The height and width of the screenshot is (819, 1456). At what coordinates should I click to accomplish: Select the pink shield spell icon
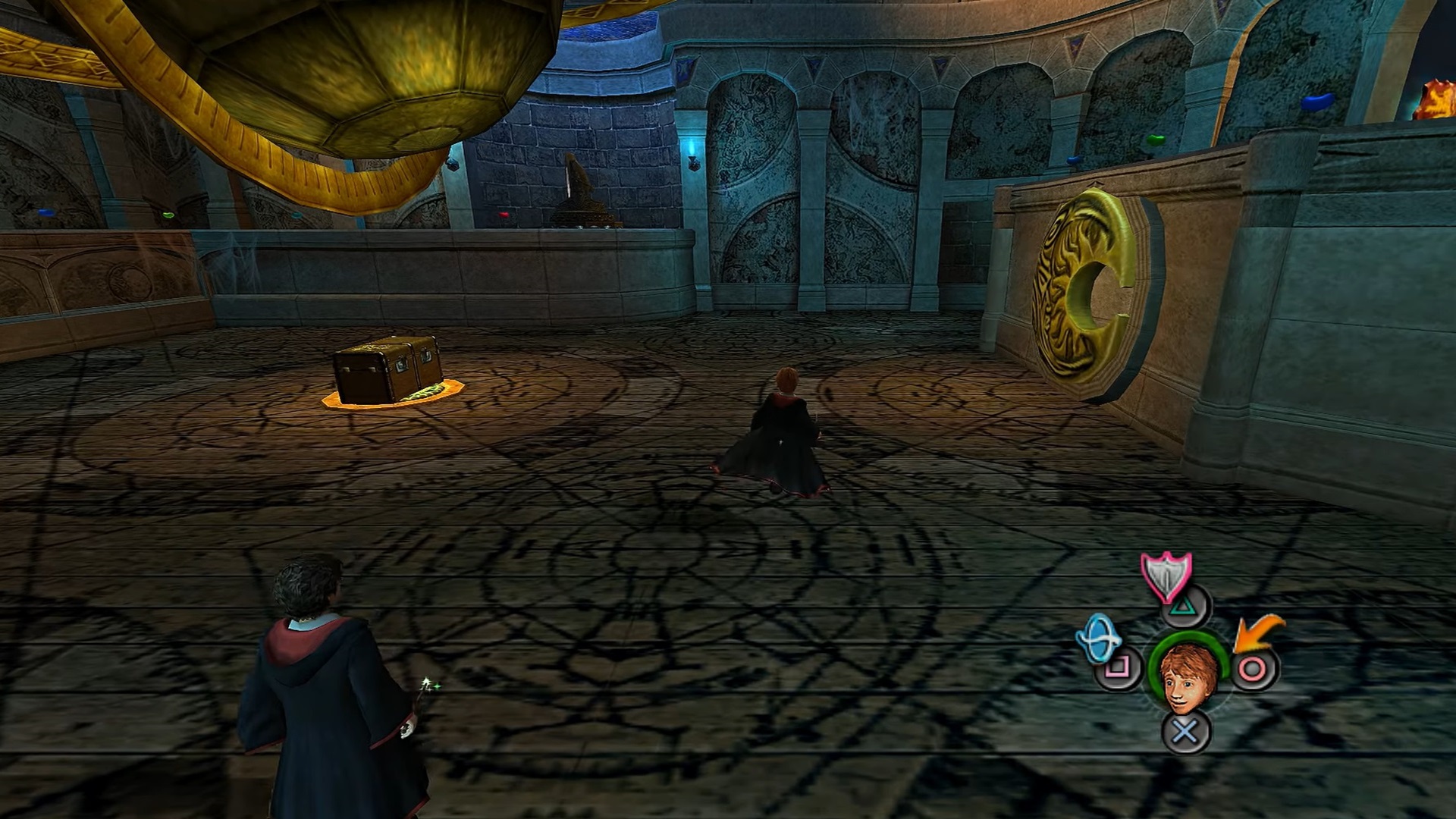[x=1166, y=576]
